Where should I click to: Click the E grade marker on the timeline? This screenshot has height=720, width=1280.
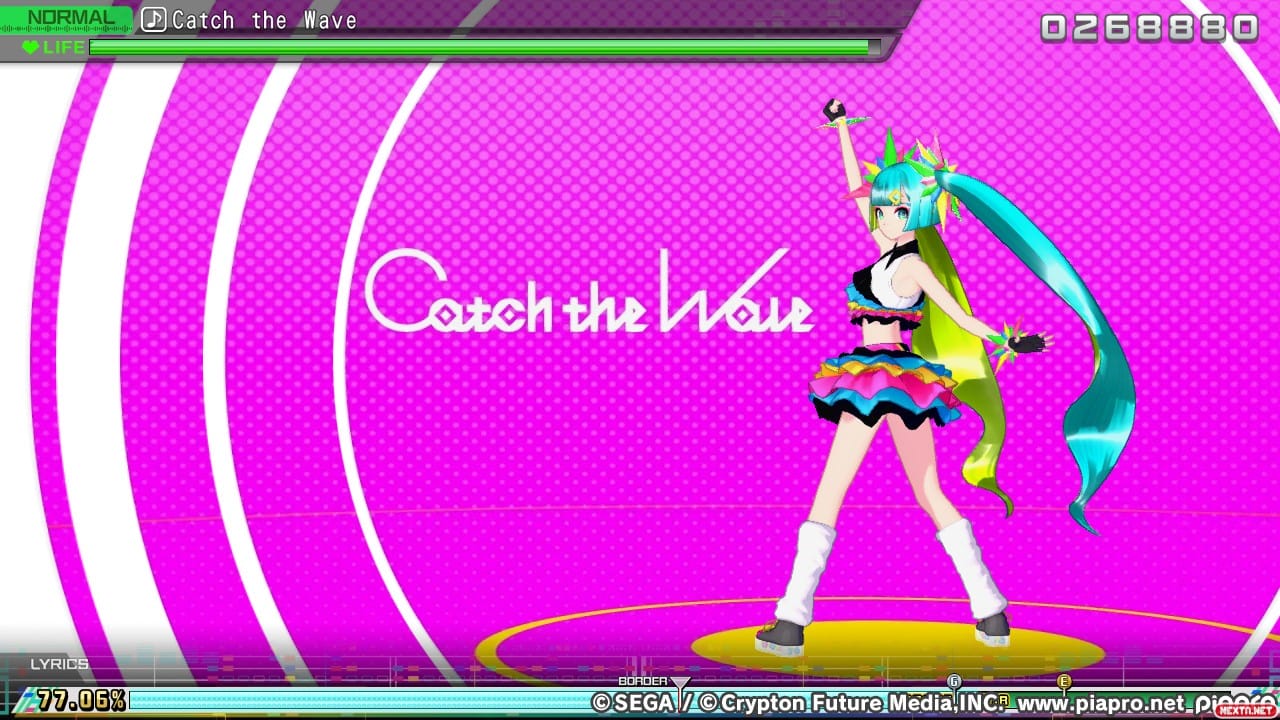[1065, 682]
